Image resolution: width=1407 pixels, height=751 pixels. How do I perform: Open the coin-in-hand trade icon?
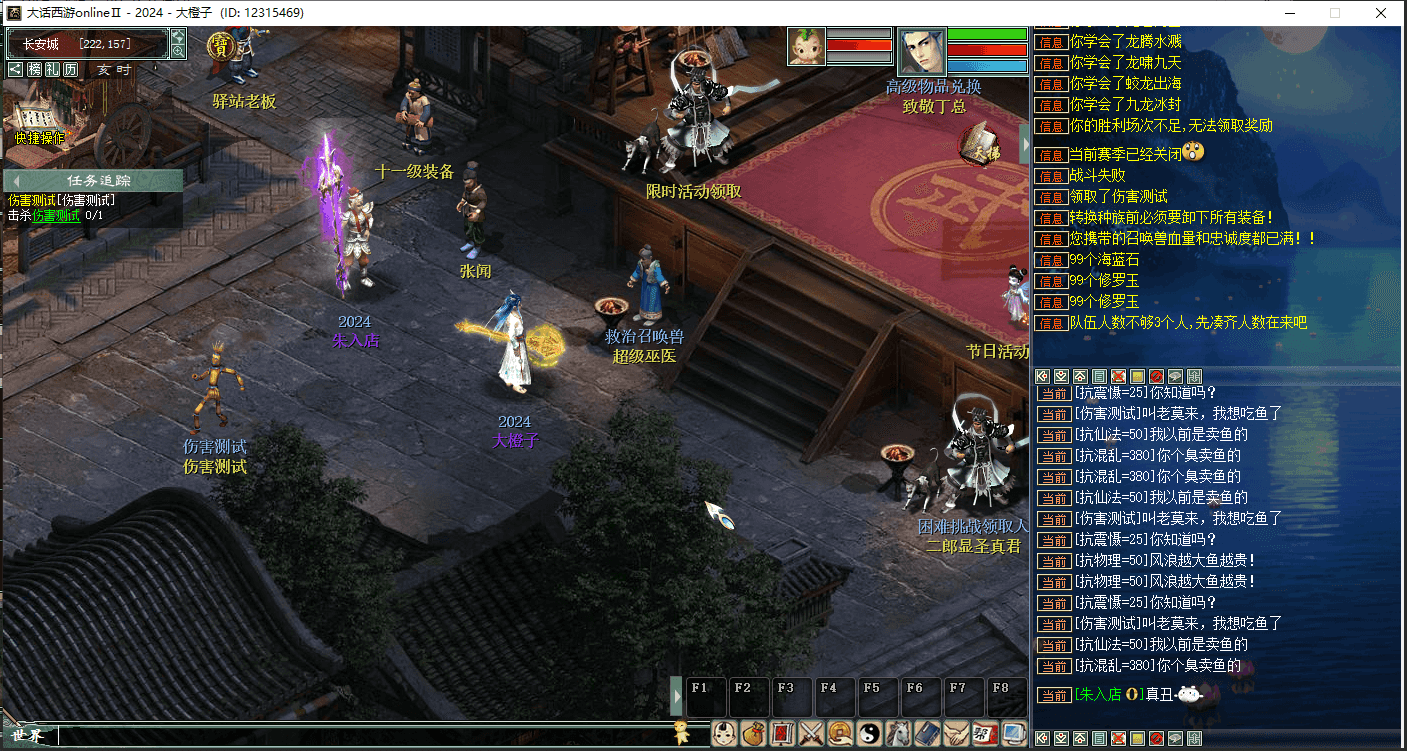[840, 733]
